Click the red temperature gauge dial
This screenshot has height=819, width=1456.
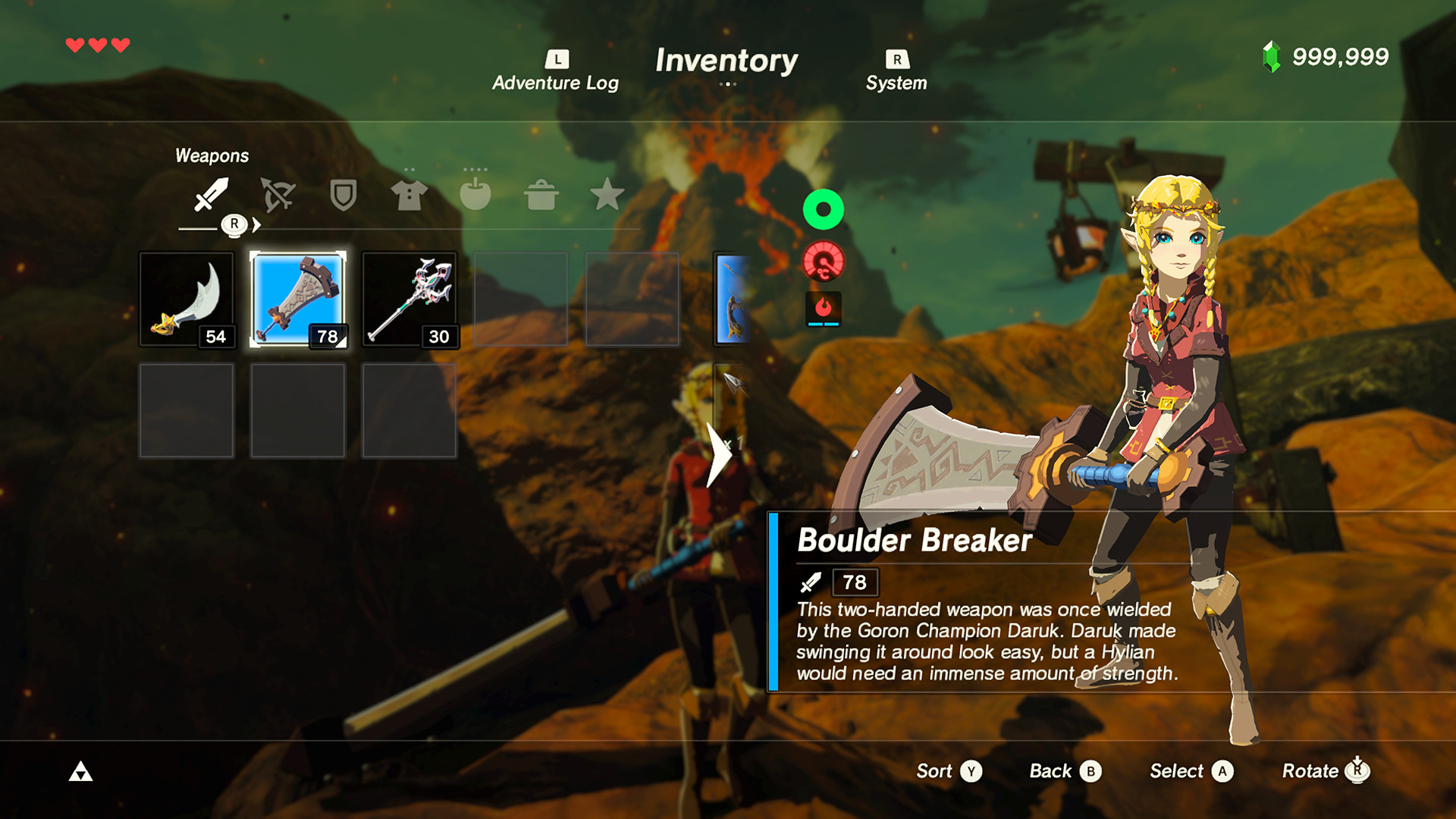[x=824, y=261]
